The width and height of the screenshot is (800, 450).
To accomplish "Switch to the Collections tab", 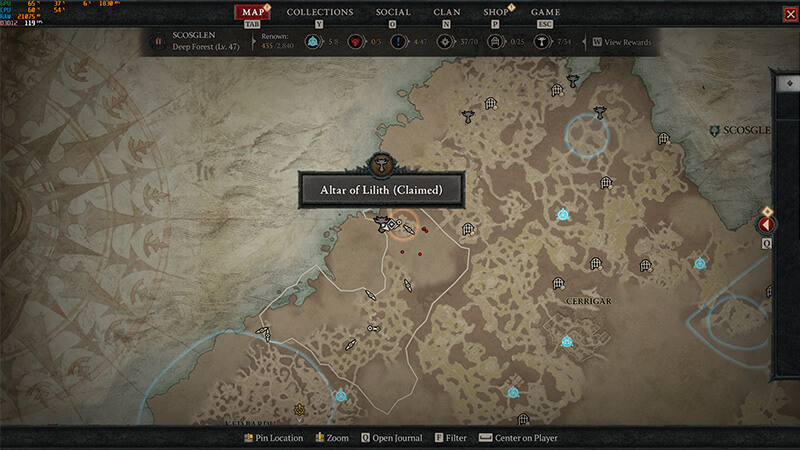I will point(320,12).
